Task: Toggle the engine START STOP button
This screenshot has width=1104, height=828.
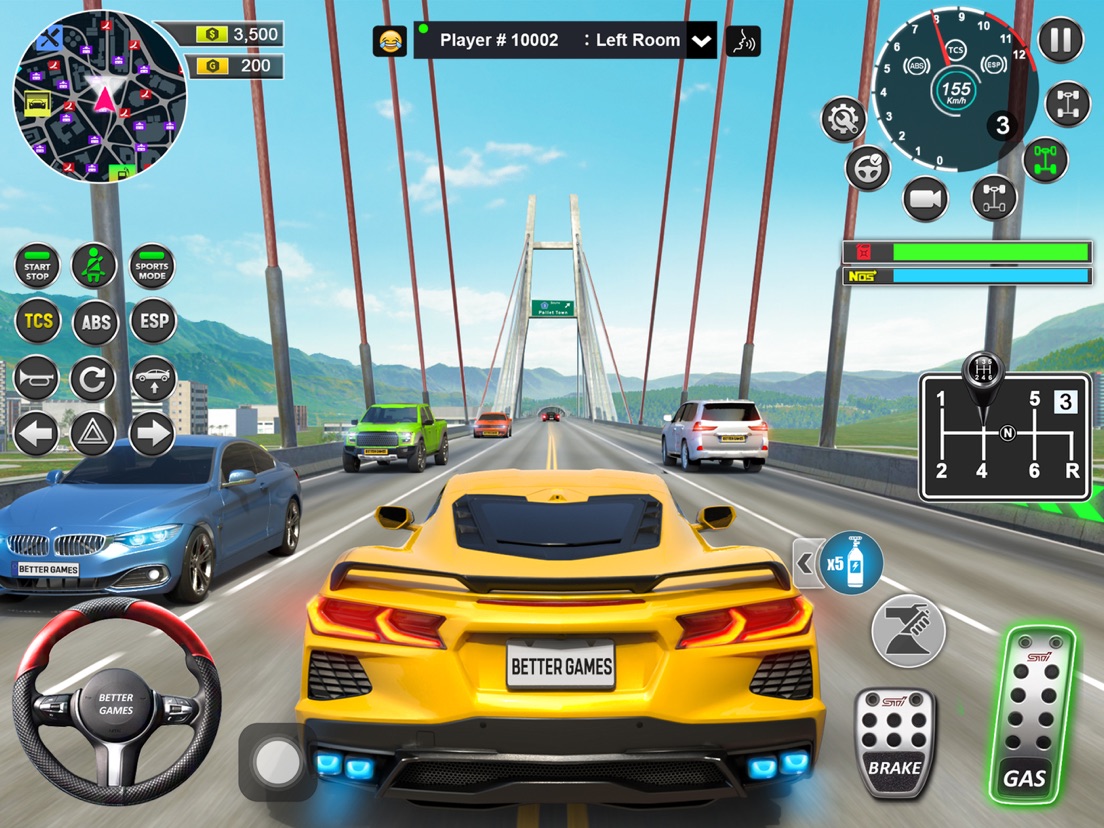Action: [x=37, y=268]
